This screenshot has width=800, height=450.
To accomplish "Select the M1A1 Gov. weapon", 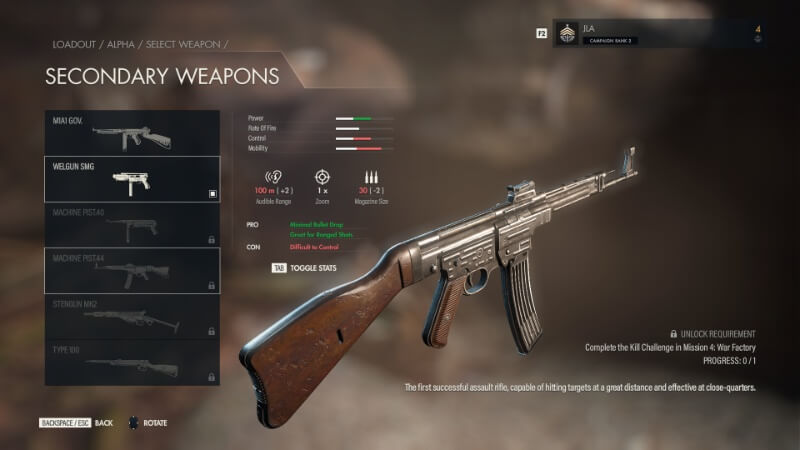I will click(x=132, y=133).
